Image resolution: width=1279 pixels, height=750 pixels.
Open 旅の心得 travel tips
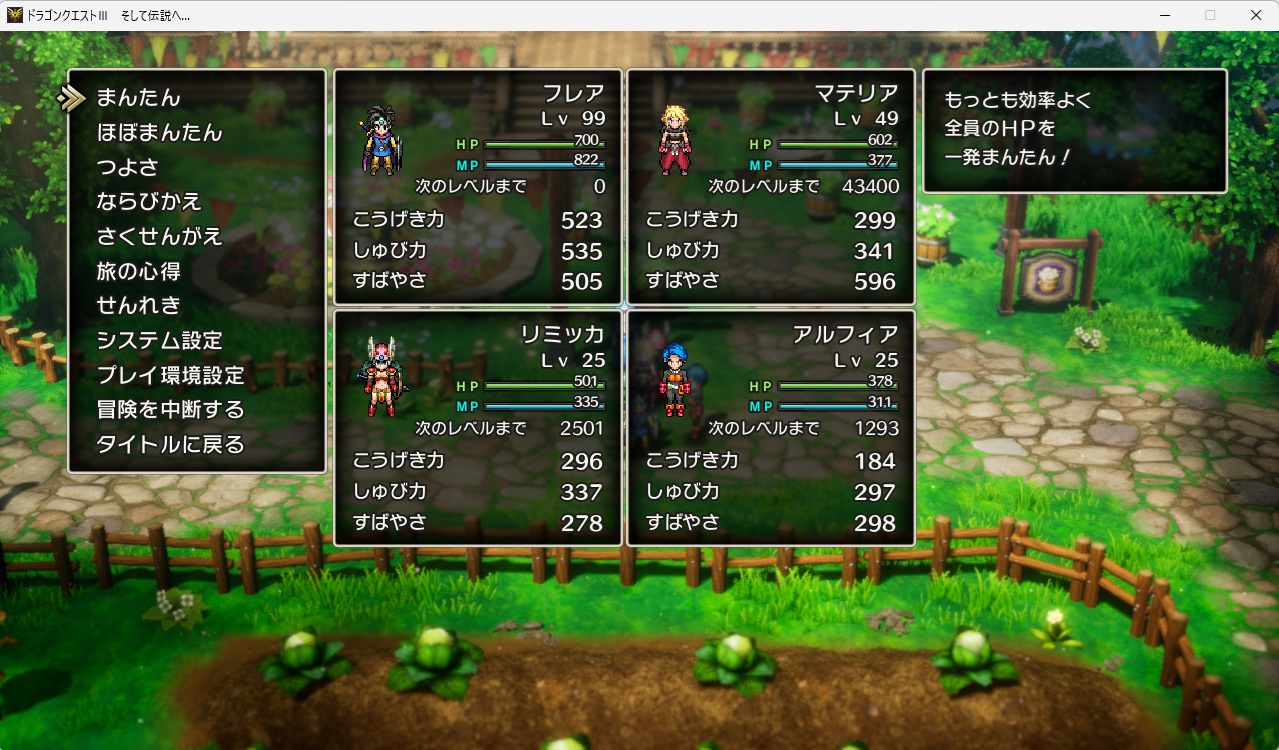tap(138, 271)
